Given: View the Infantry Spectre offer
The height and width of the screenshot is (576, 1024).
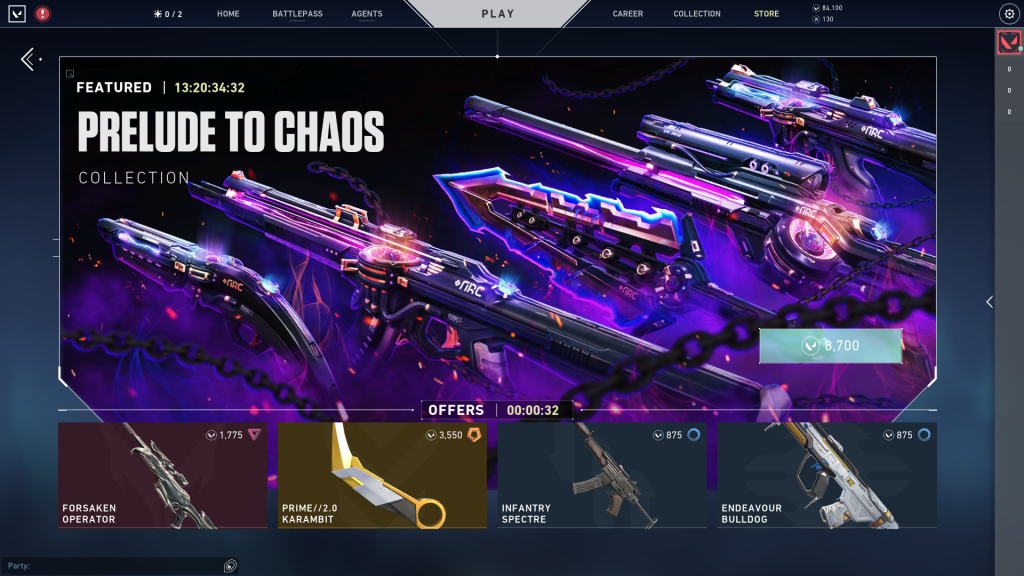Looking at the screenshot, I should pyautogui.click(x=602, y=475).
